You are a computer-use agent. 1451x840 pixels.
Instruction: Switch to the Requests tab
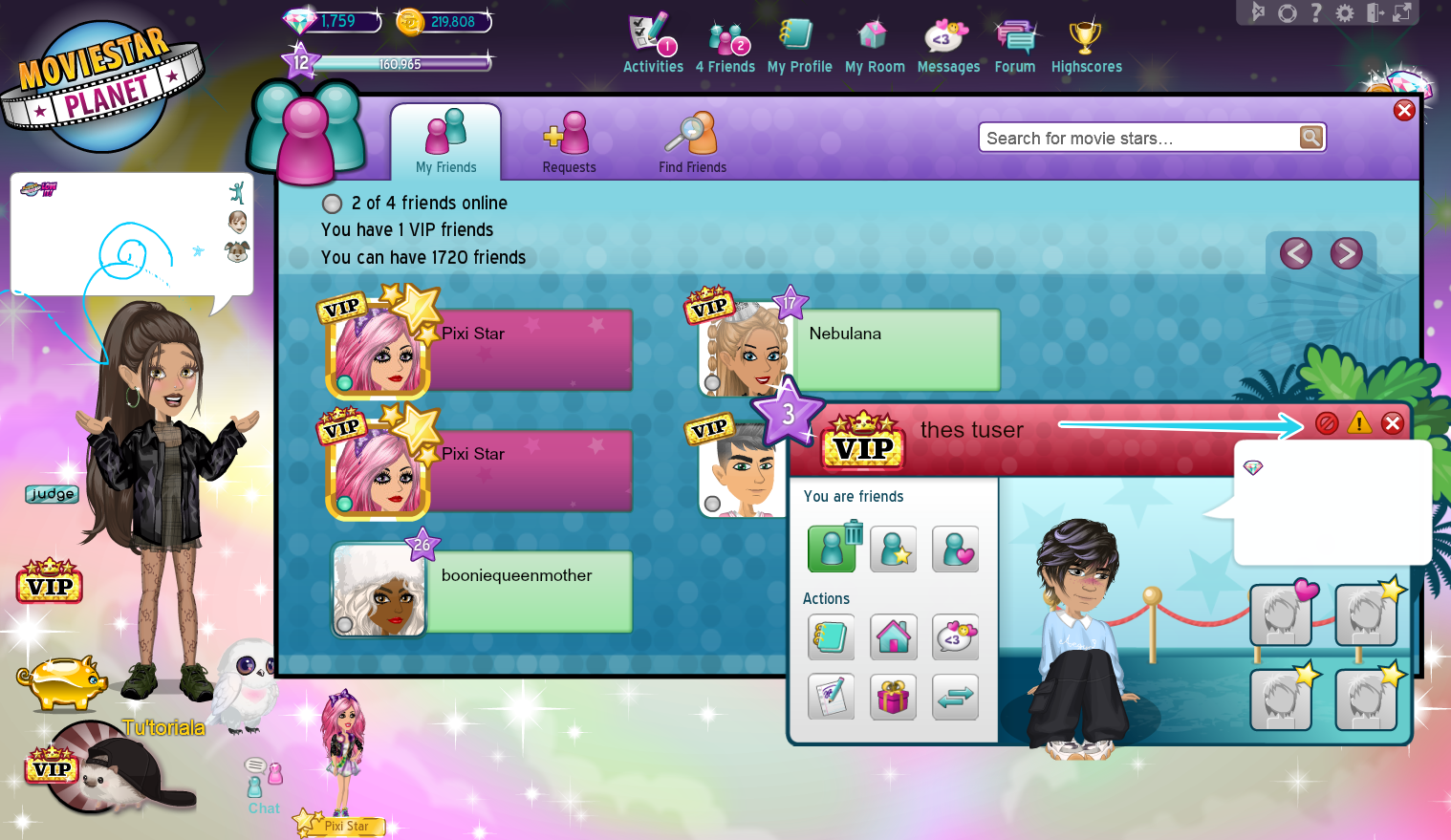pyautogui.click(x=569, y=141)
